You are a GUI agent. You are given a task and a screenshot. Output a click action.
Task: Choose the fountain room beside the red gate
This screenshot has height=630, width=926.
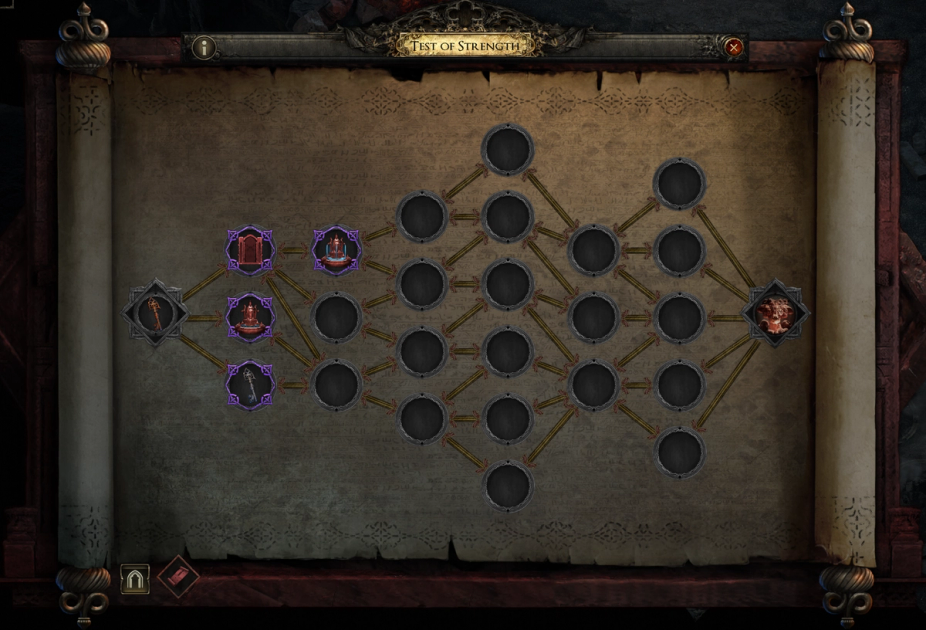(336, 250)
